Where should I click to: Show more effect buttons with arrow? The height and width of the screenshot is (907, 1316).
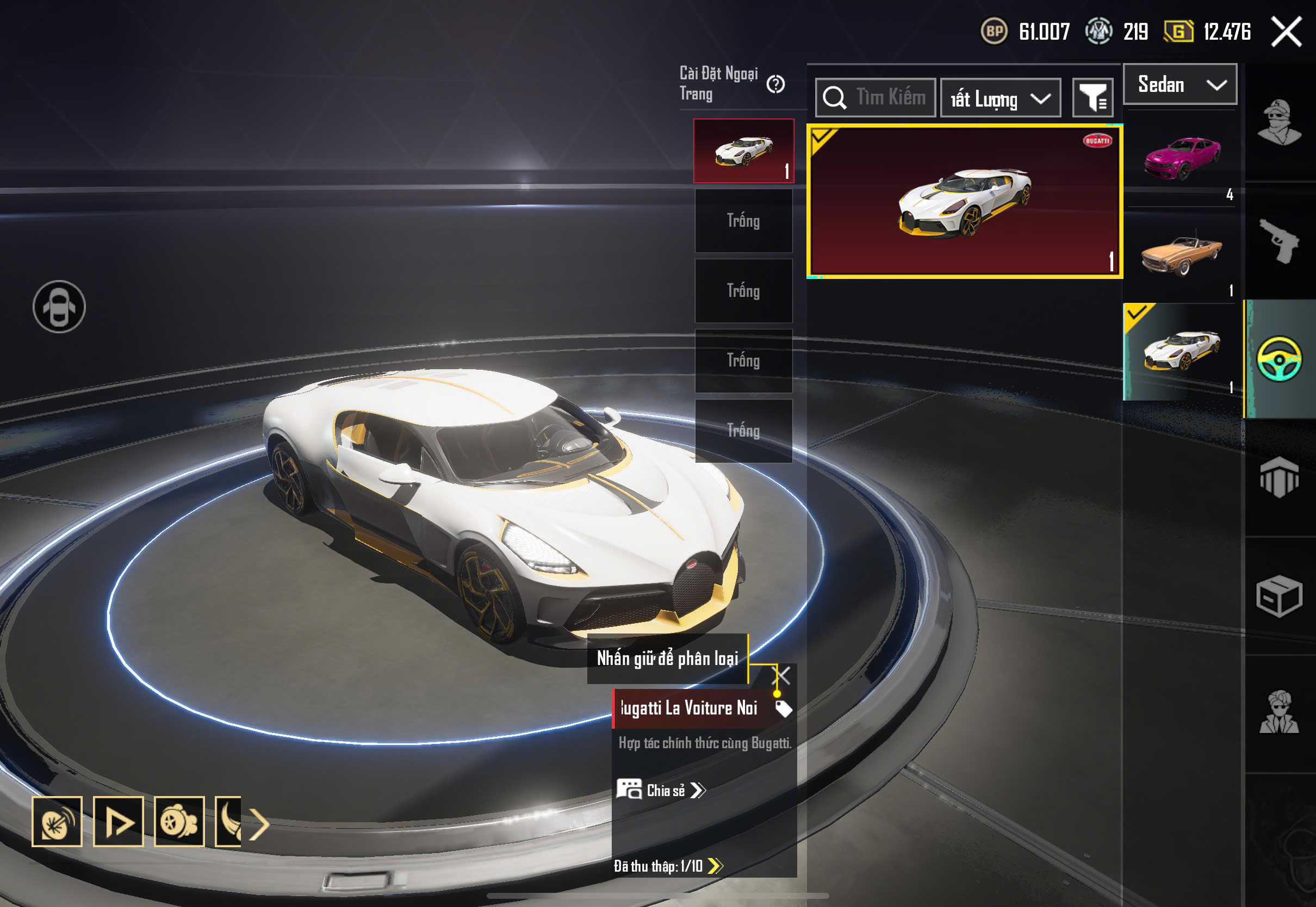[x=260, y=823]
